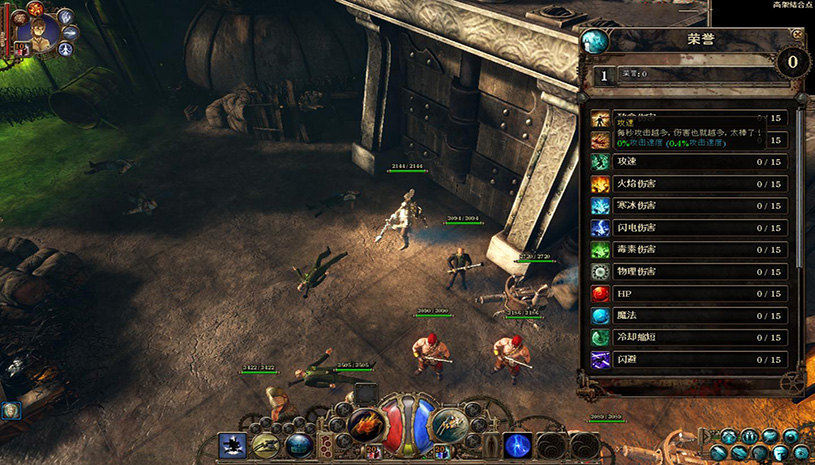This screenshot has height=465, width=815.
Task: Activate the fiery claw left skill orb
Action: [364, 425]
